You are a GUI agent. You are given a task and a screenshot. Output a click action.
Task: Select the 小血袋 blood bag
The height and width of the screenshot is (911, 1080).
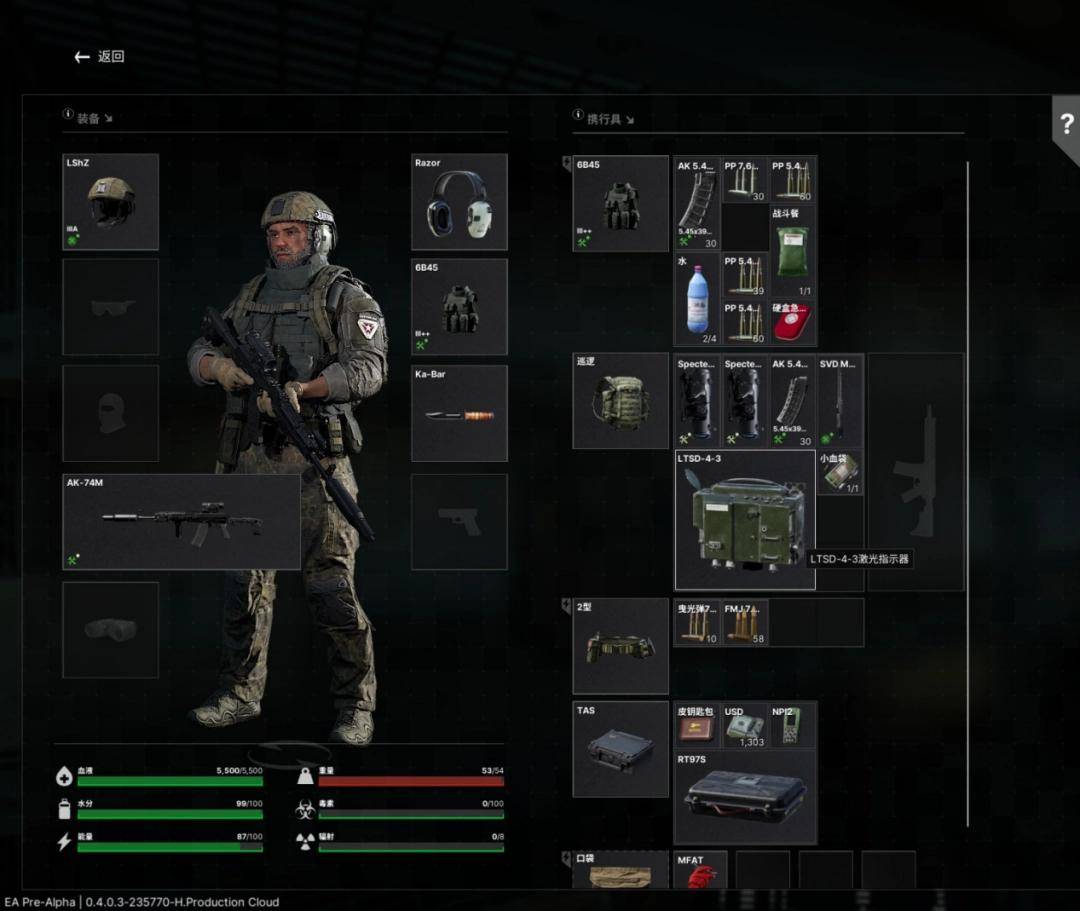pos(840,474)
